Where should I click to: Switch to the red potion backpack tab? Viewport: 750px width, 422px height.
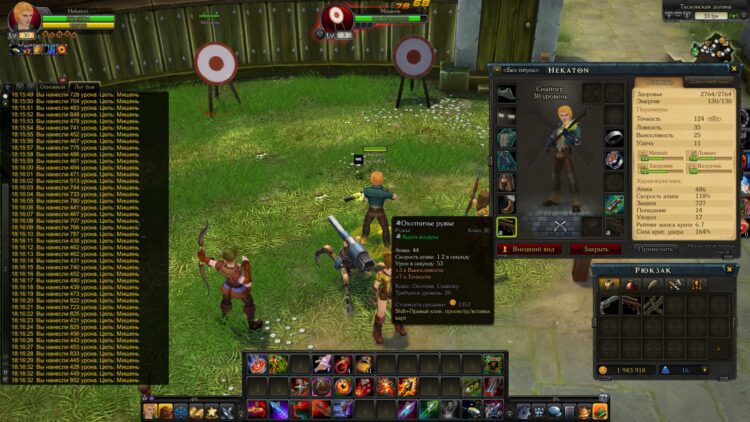click(x=630, y=286)
